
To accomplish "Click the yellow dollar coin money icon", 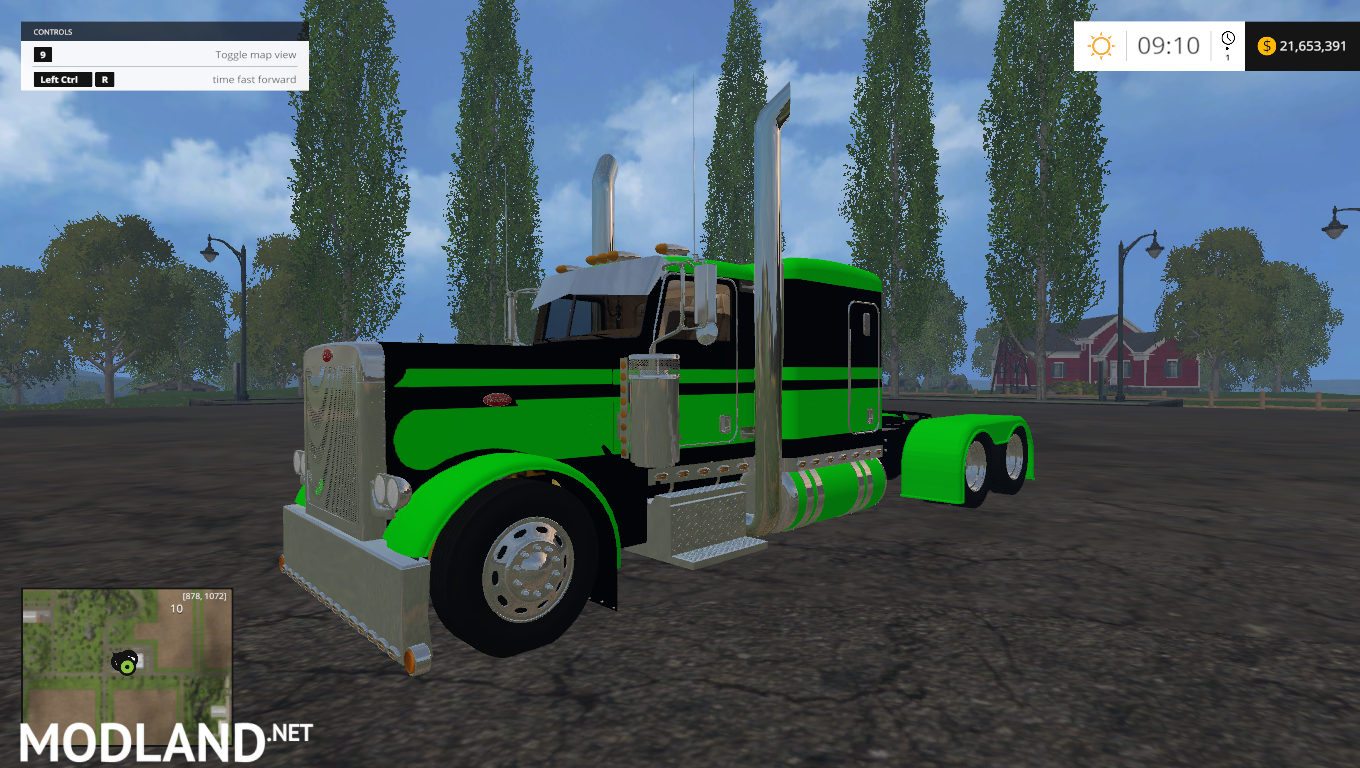I will (1267, 46).
